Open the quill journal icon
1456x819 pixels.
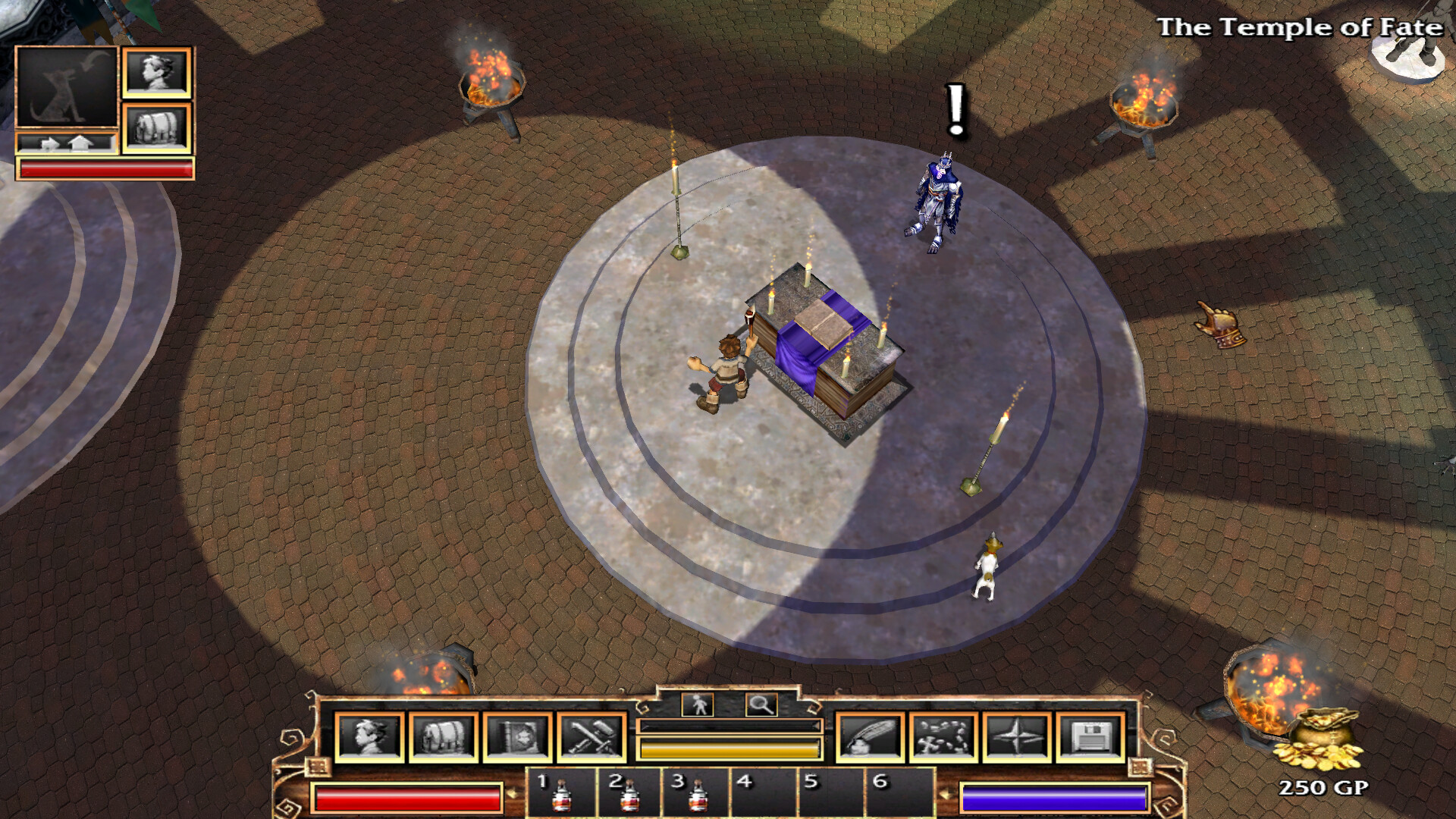(x=869, y=736)
